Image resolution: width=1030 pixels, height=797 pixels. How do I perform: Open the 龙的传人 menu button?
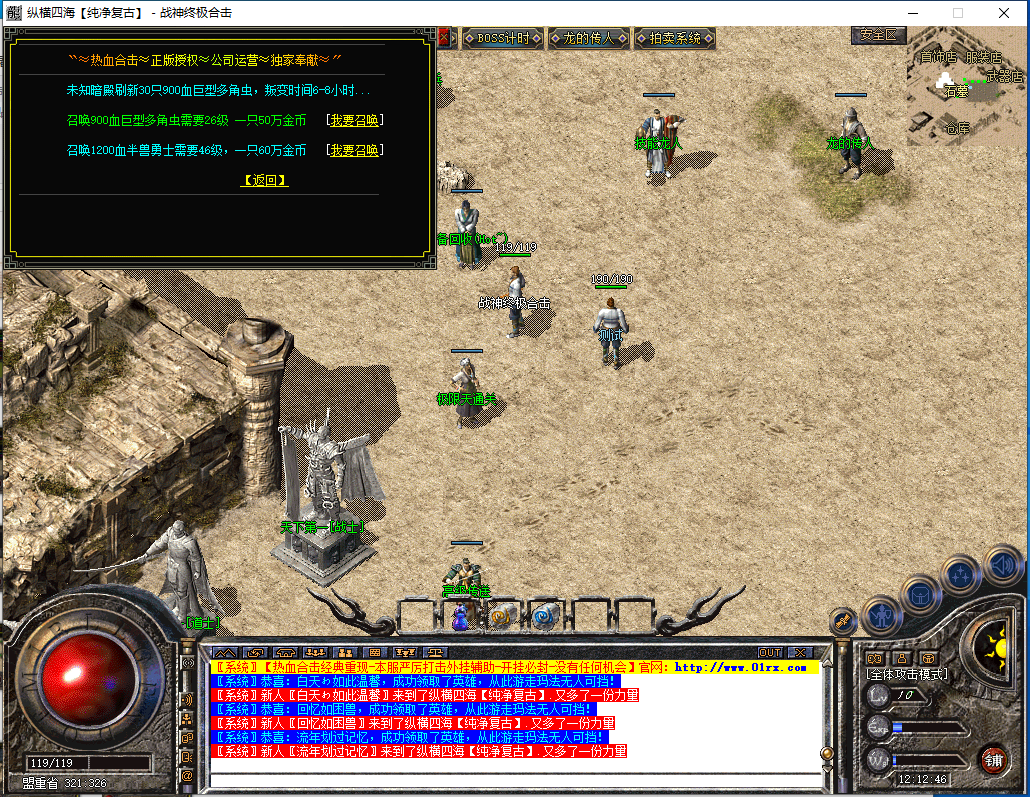(x=587, y=39)
